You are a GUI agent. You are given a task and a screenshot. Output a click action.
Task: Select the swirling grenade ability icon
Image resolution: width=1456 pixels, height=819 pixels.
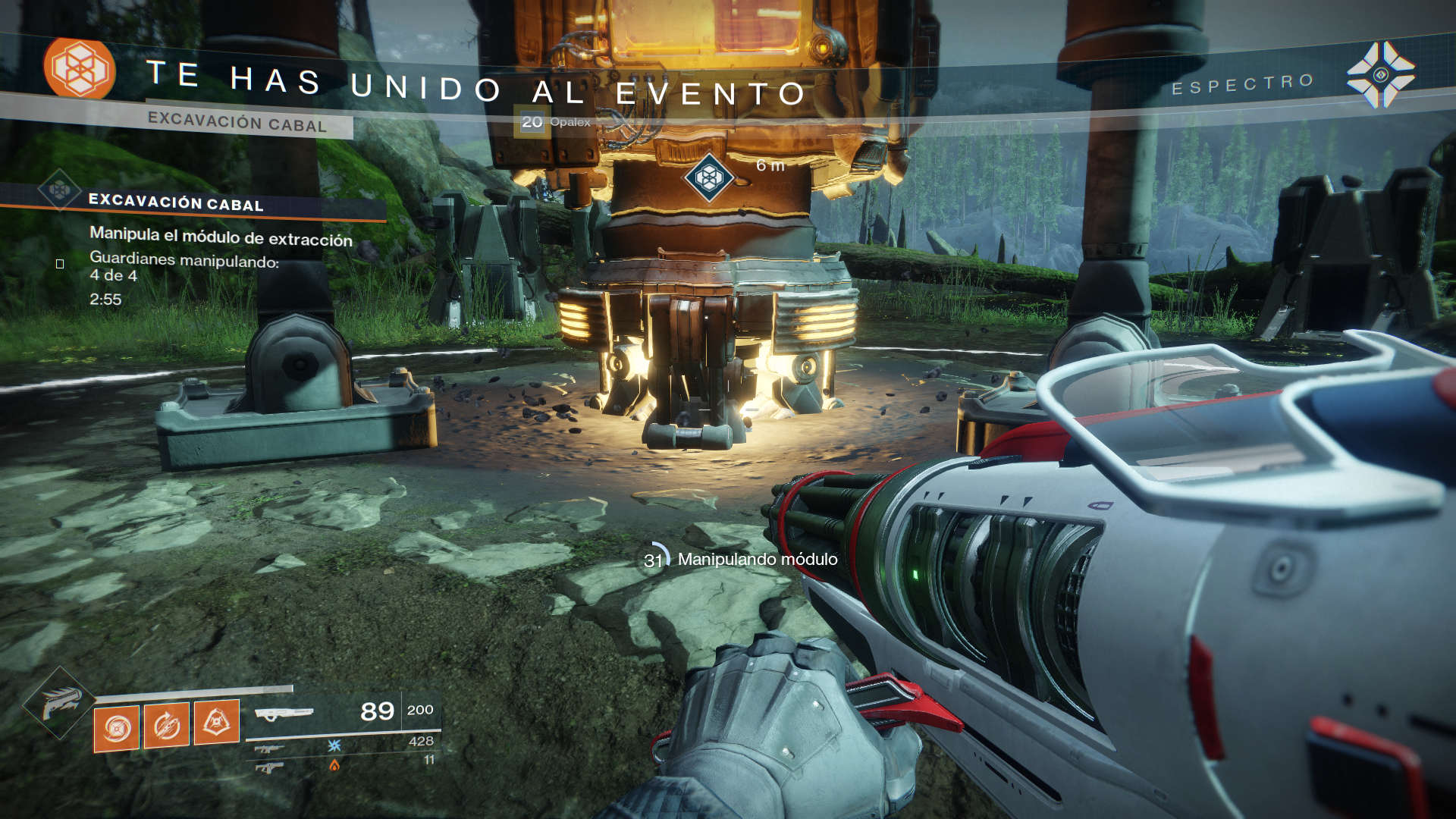(x=117, y=728)
